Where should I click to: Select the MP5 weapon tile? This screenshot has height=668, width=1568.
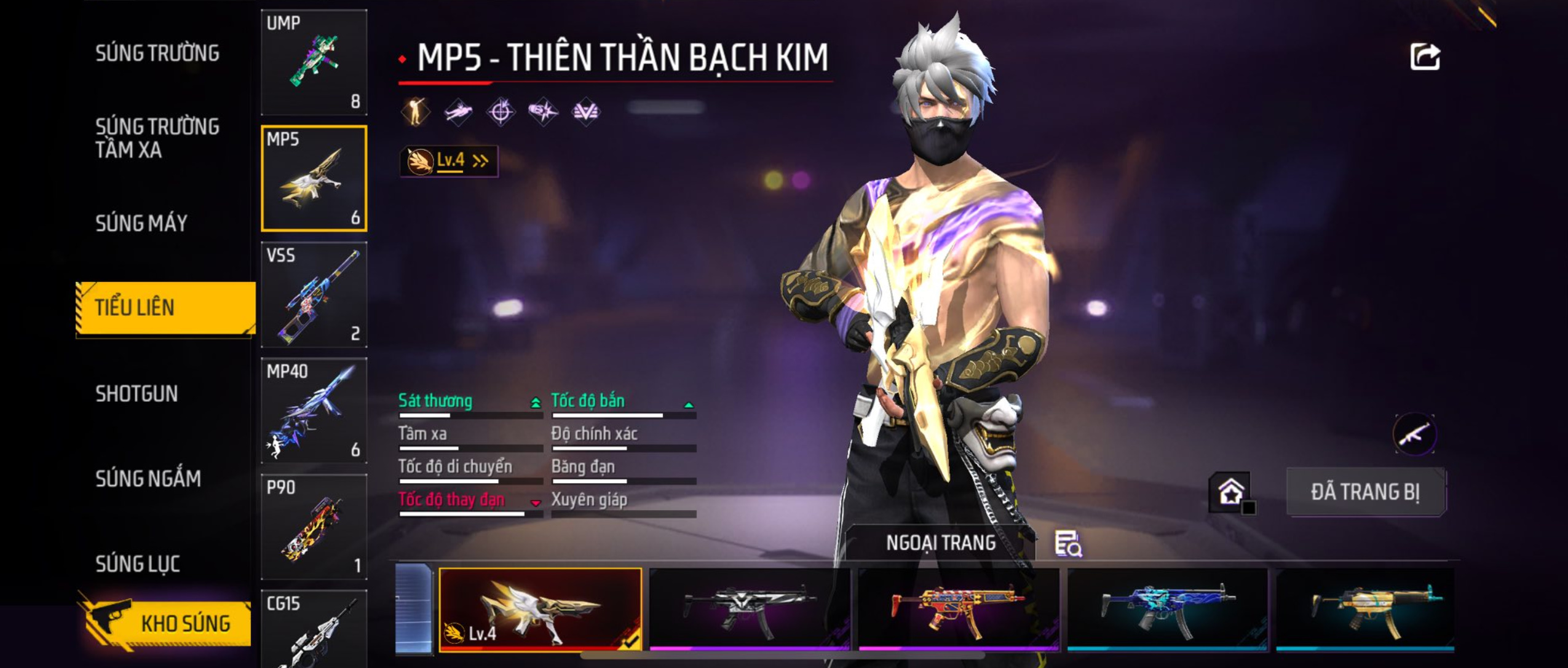pos(314,178)
